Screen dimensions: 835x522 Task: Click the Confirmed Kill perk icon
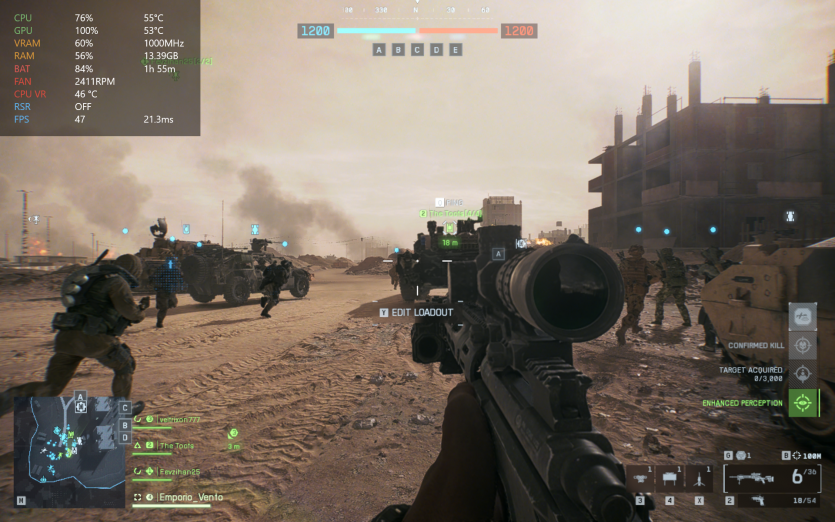coord(802,346)
